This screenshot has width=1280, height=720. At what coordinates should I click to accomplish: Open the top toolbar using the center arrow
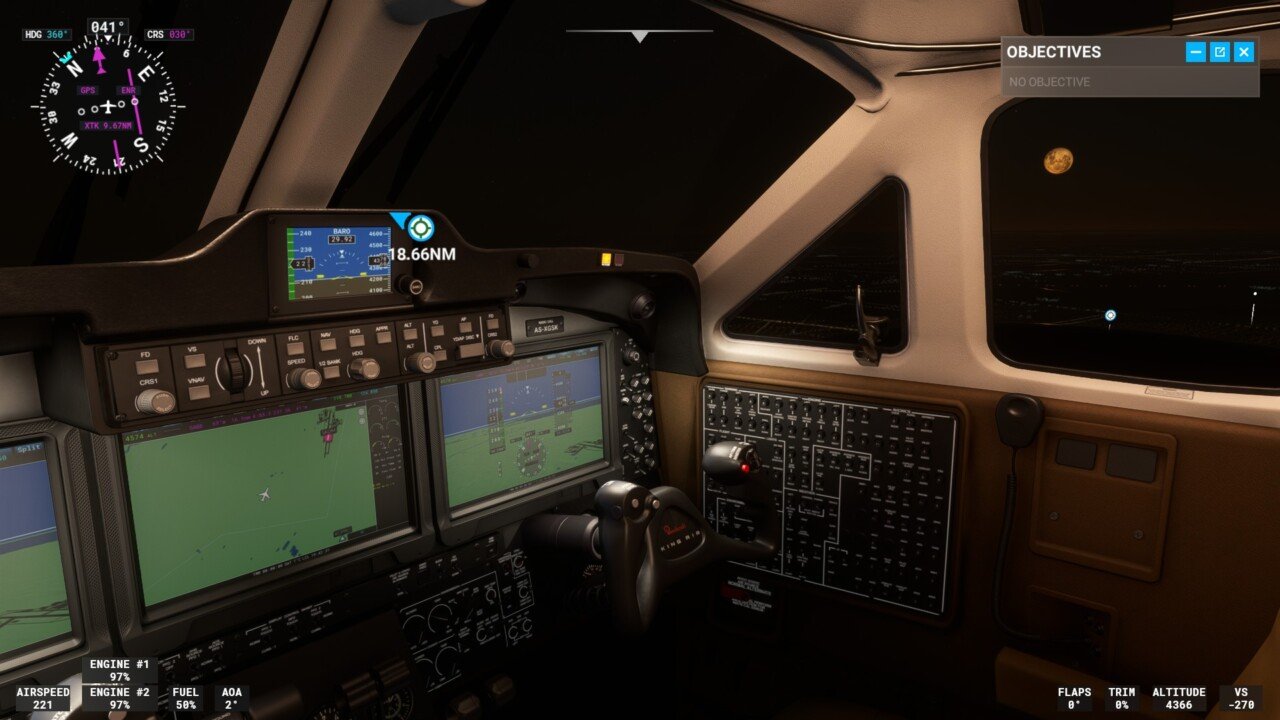637,38
